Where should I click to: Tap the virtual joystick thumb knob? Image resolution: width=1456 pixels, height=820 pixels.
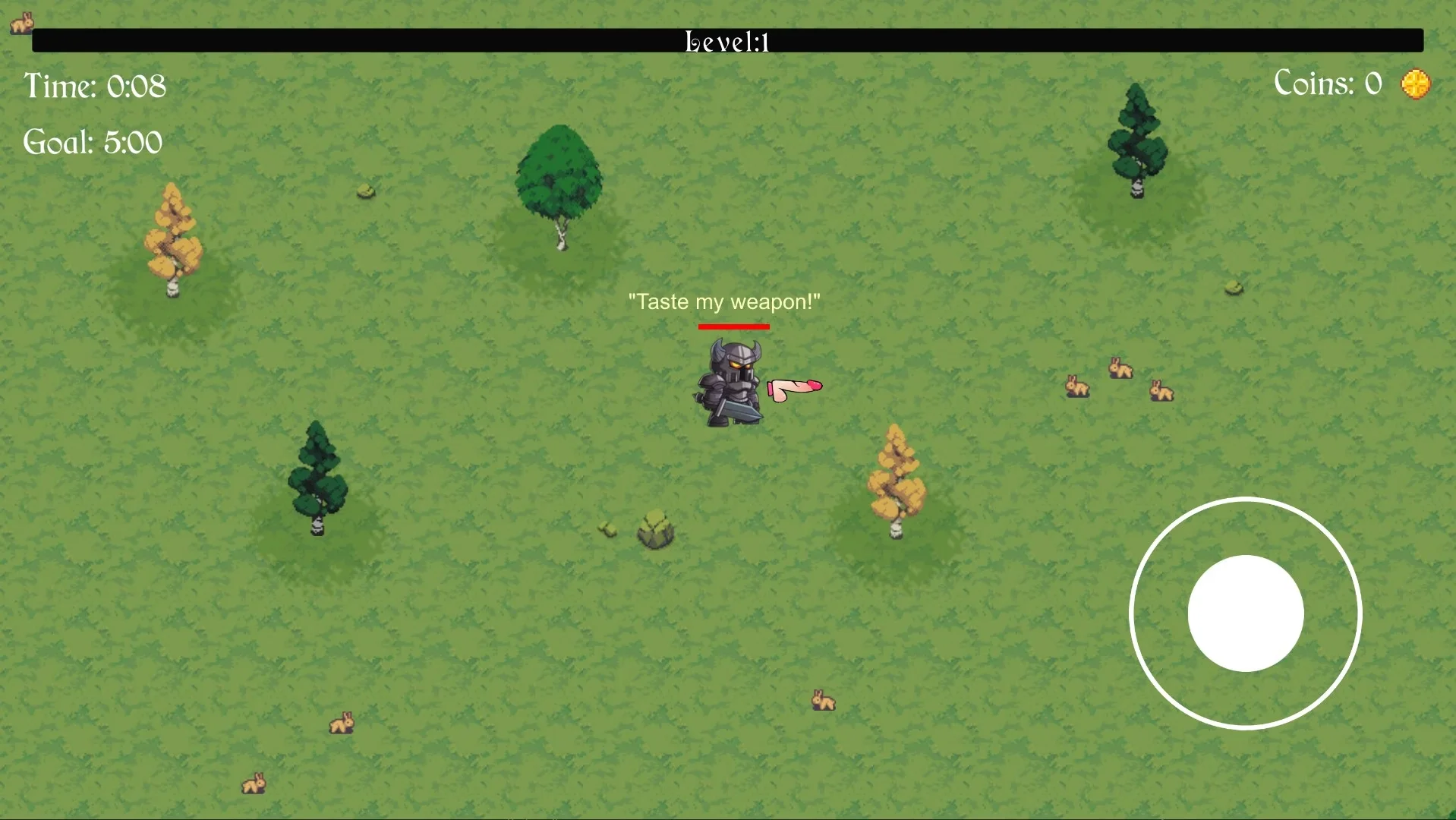pos(1246,613)
